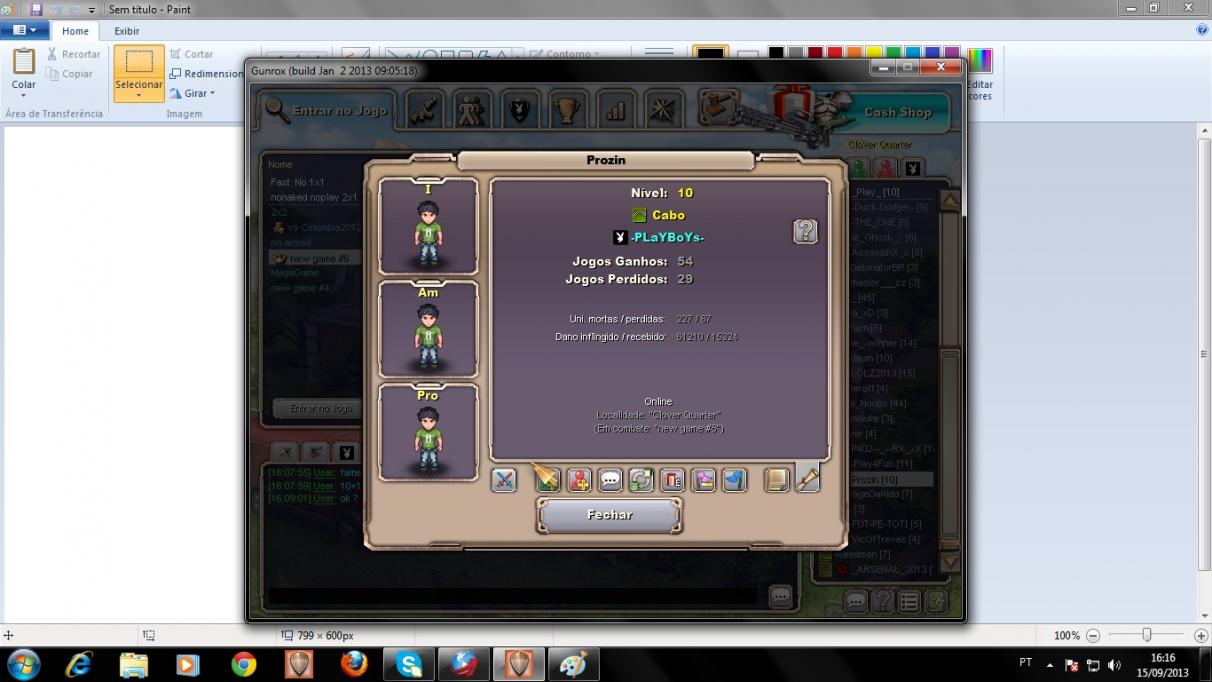This screenshot has width=1212, height=682.
Task: Open the trophy tab in top bar
Action: pos(568,109)
